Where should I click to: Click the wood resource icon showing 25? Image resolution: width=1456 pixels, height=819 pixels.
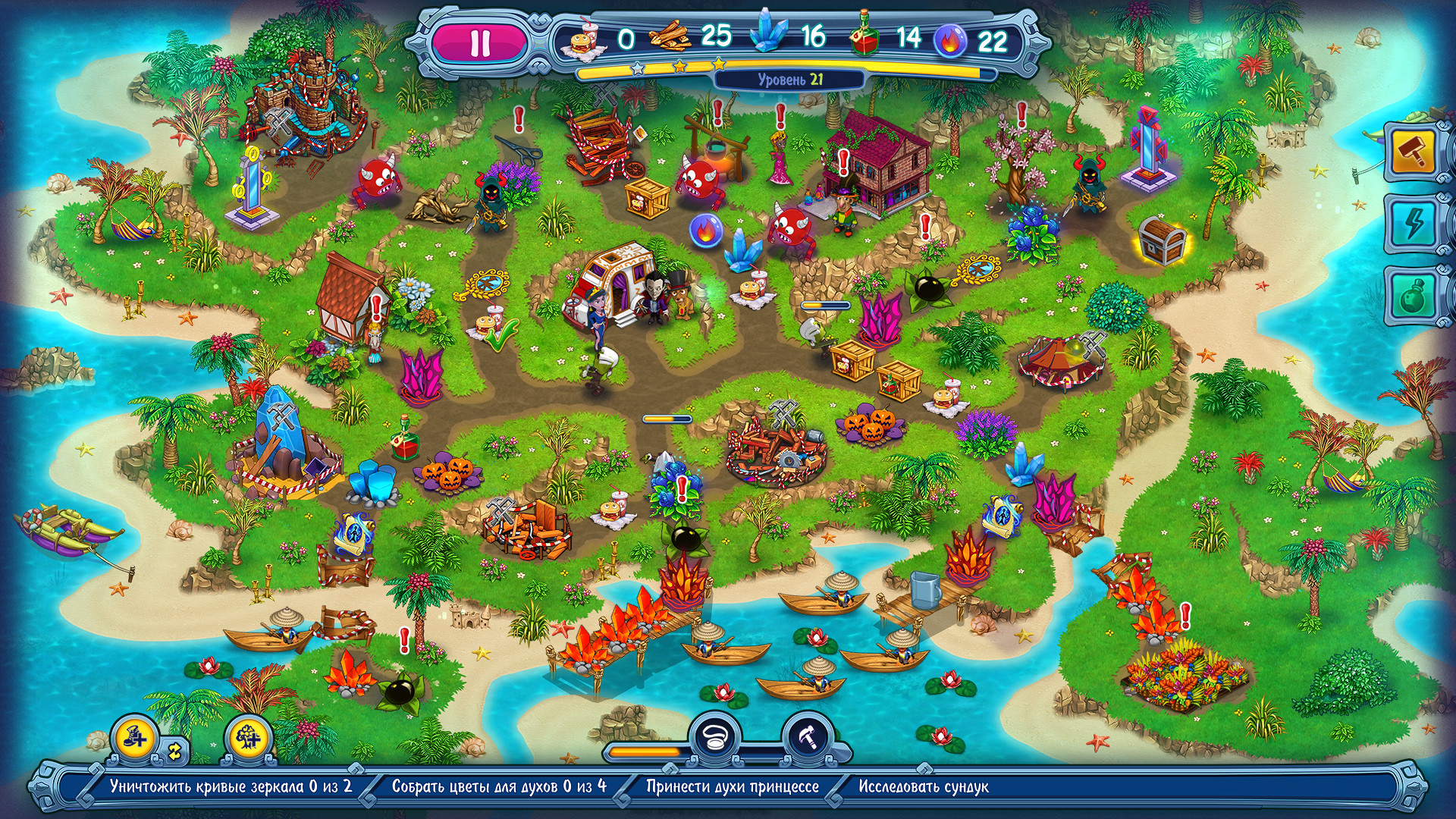pyautogui.click(x=667, y=34)
